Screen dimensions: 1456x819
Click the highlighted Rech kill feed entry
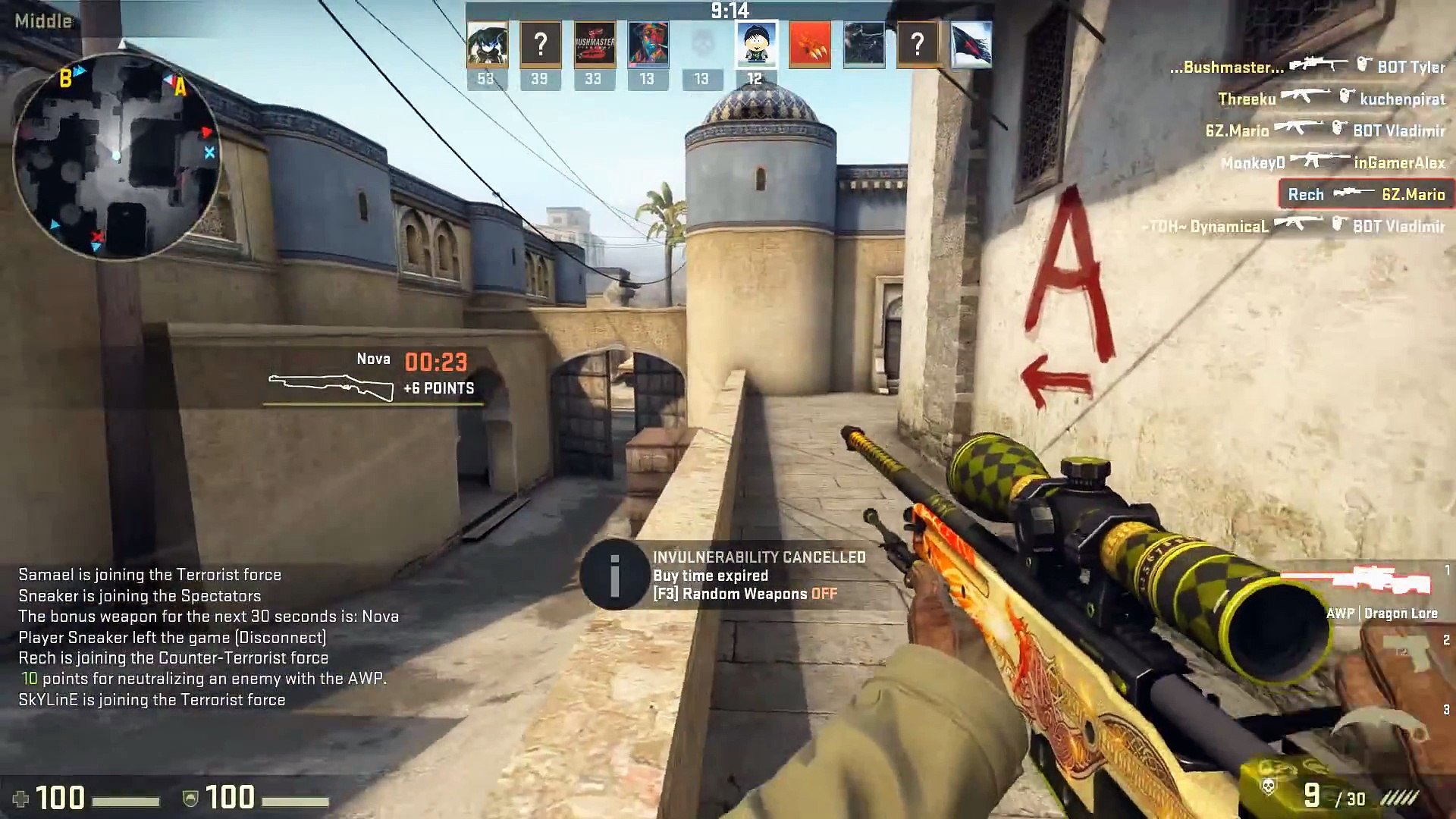pos(1366,194)
